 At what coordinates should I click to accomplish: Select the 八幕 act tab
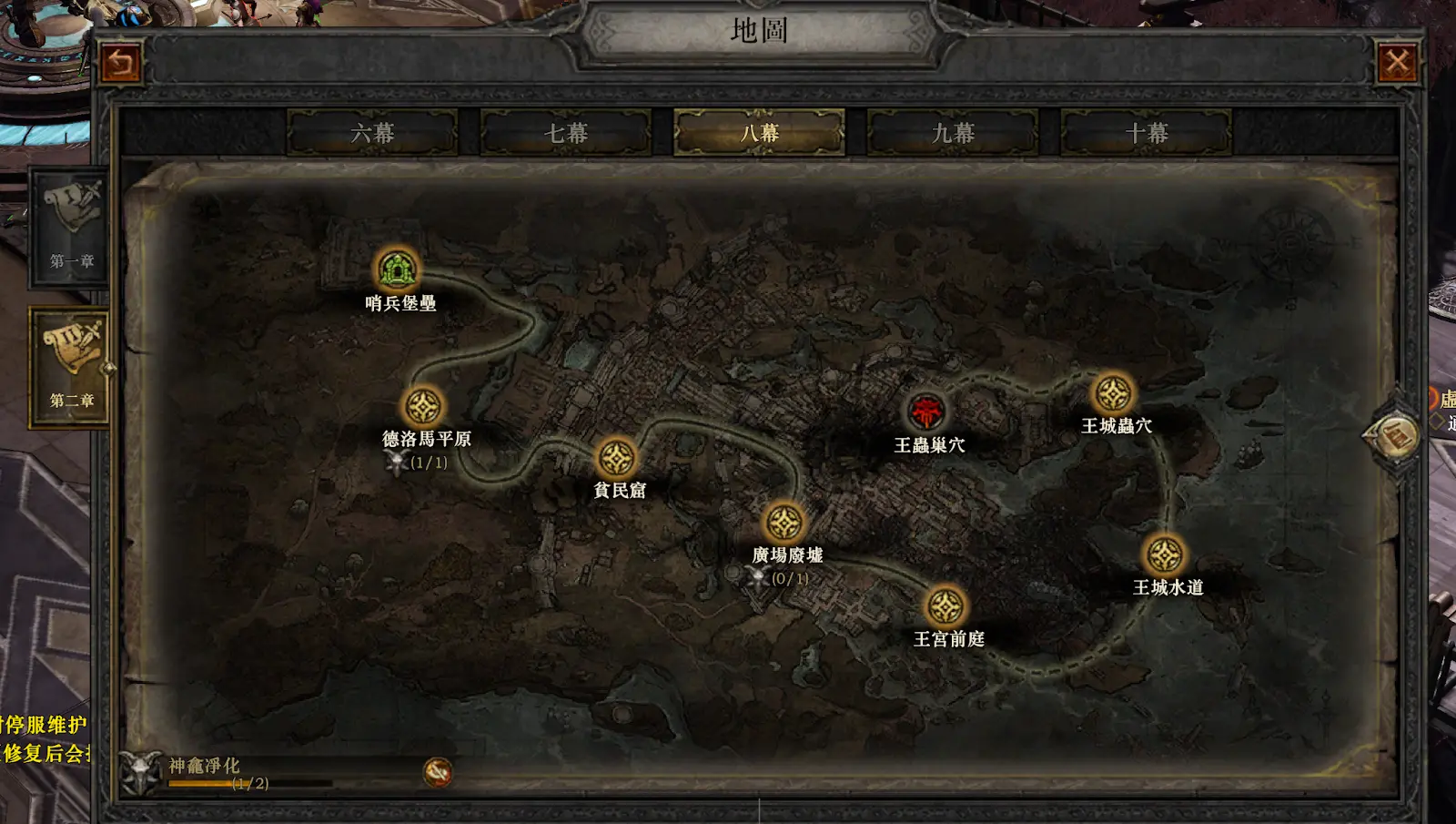(x=759, y=133)
